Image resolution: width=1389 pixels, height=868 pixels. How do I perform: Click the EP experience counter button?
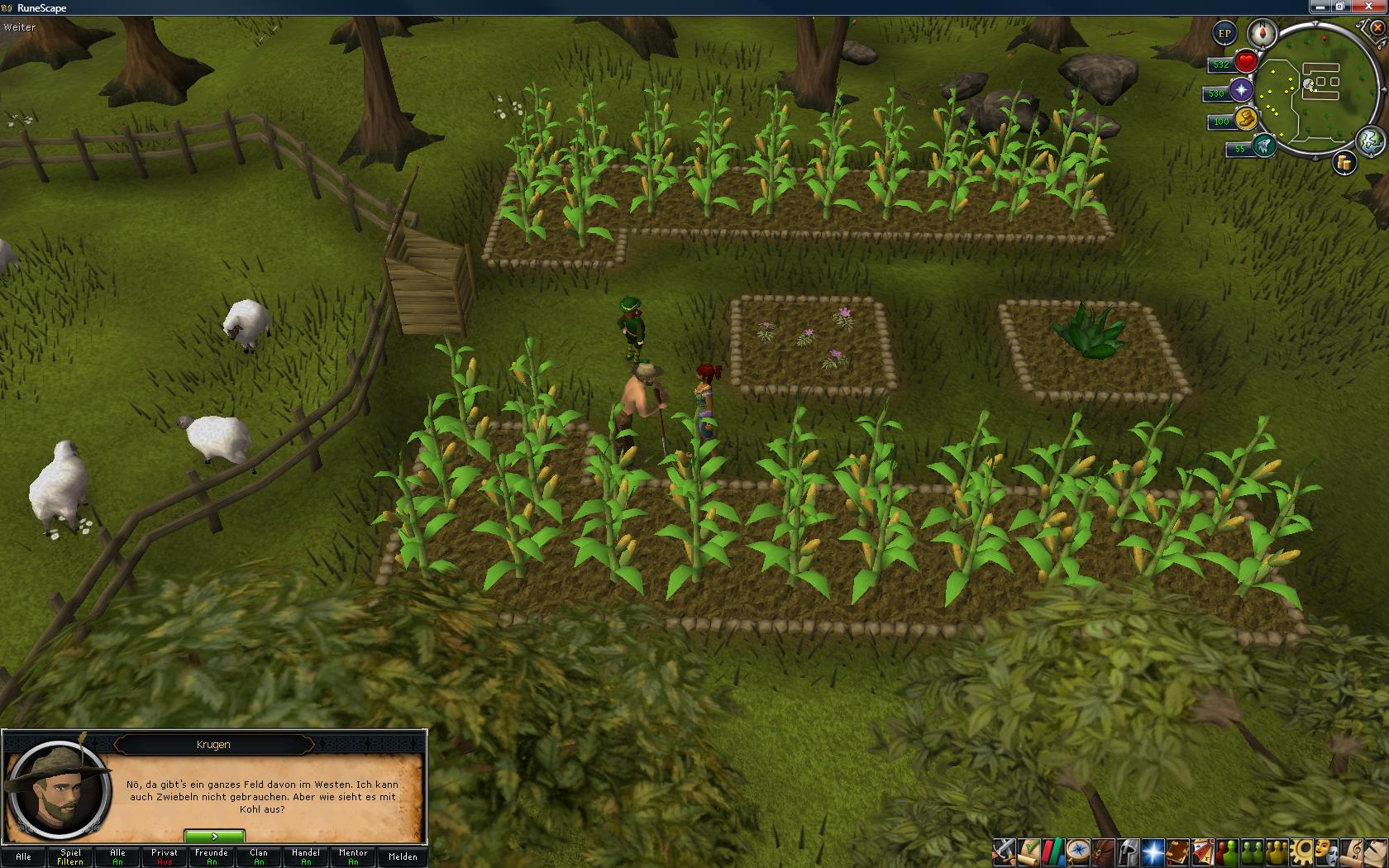point(1224,34)
